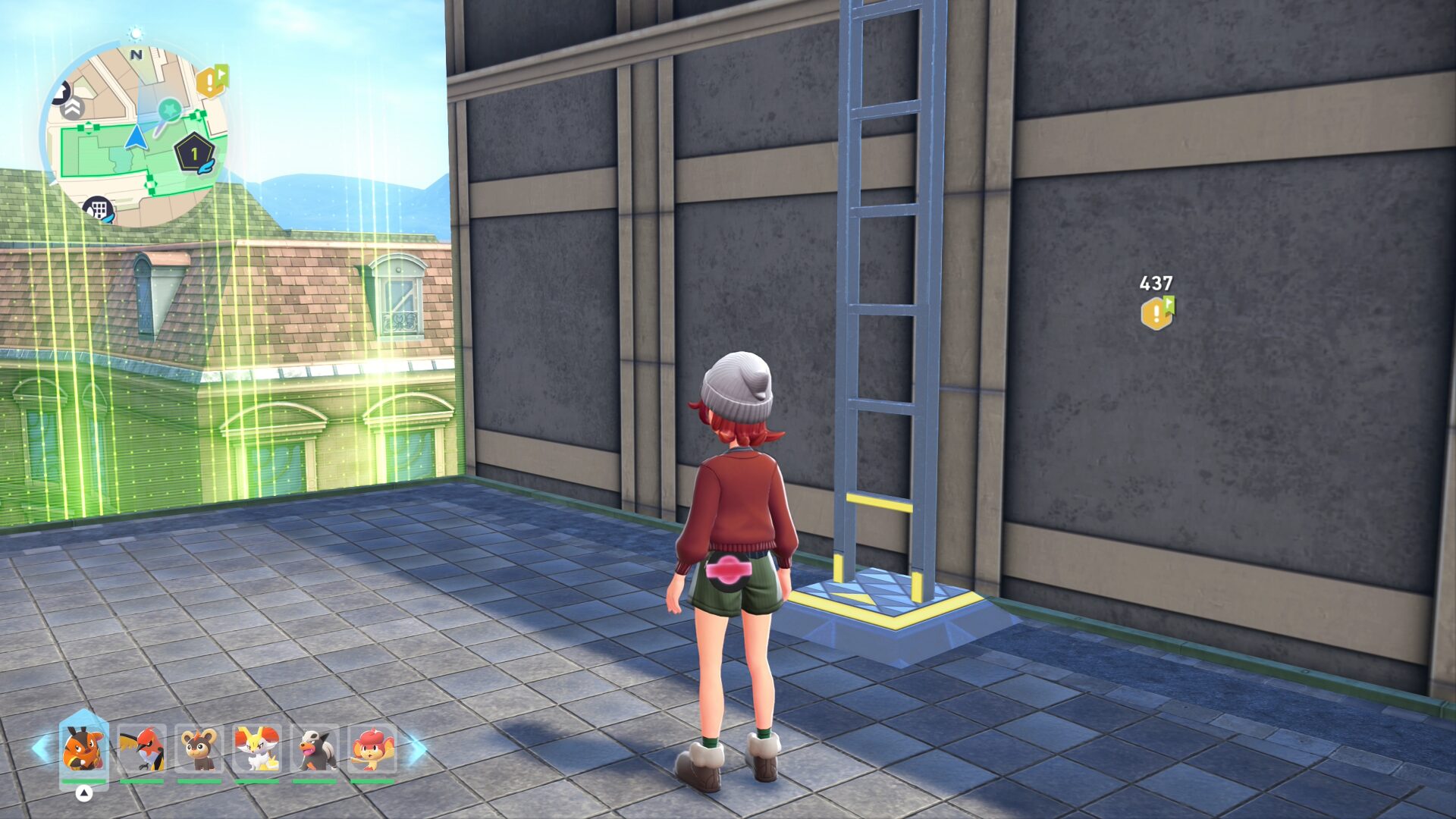
Task: Select the orange quest marker on minimap edge
Action: 212,80
